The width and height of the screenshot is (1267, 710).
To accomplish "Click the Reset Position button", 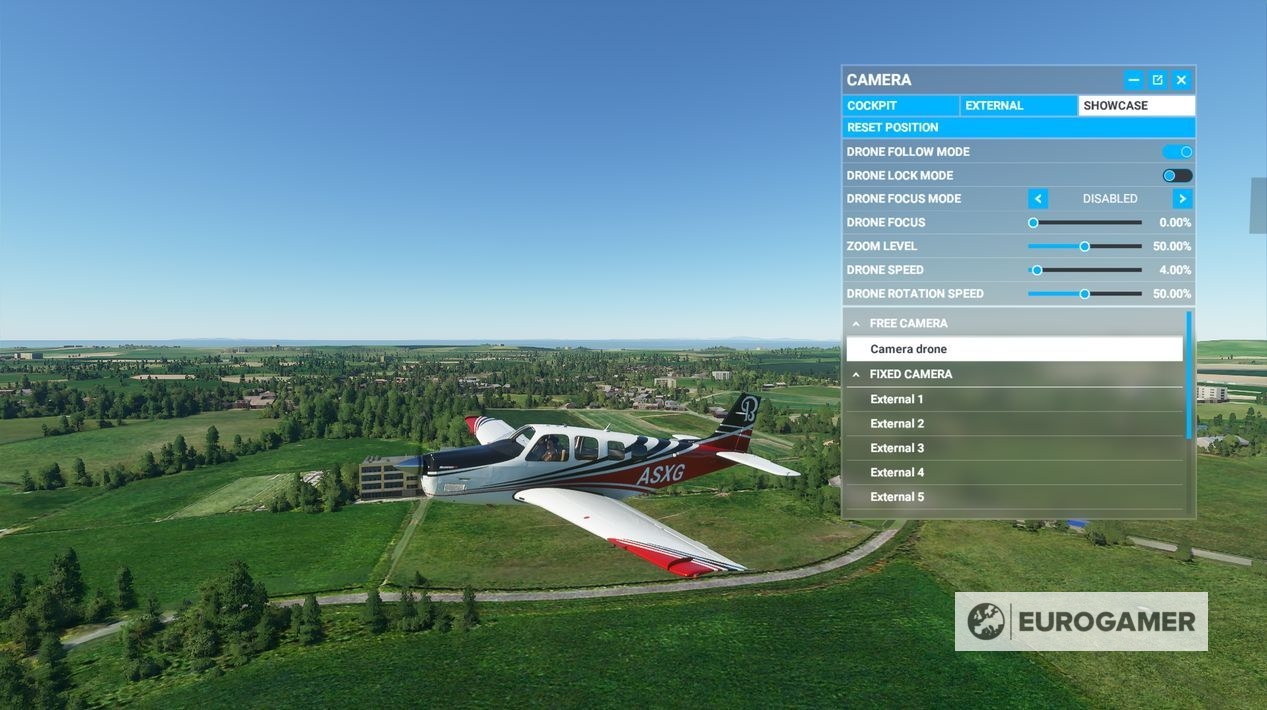I will (x=1018, y=128).
